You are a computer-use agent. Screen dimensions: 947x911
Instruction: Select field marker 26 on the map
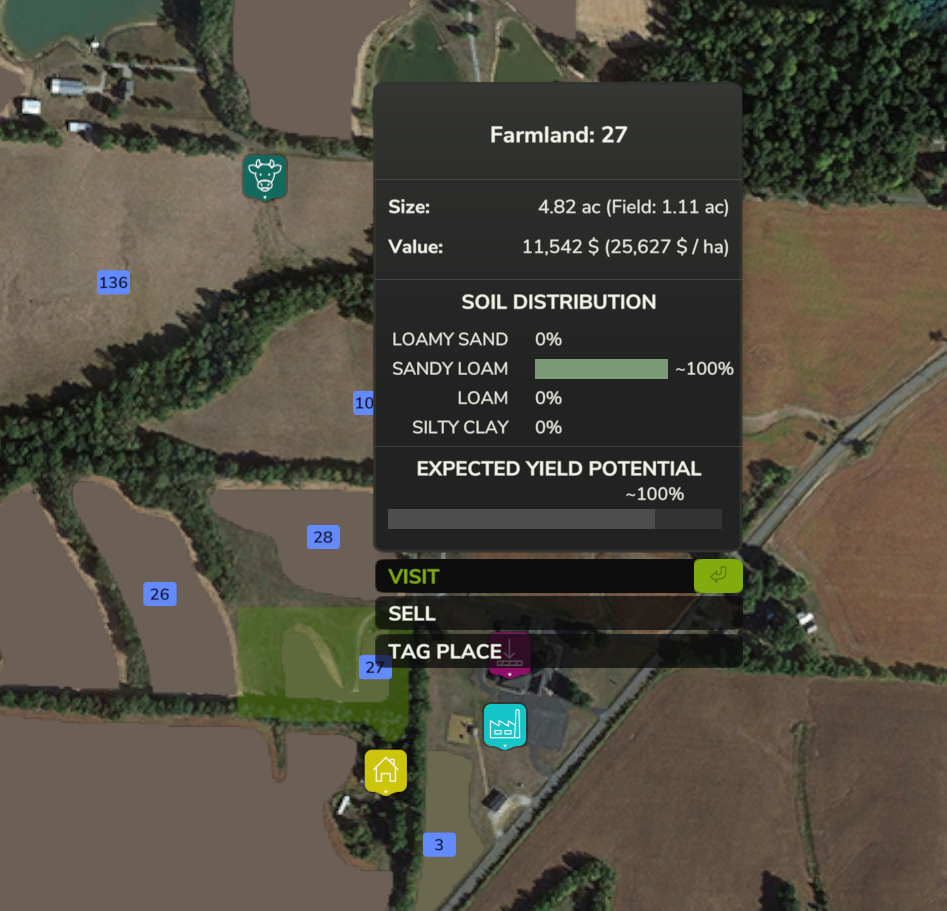(x=160, y=594)
